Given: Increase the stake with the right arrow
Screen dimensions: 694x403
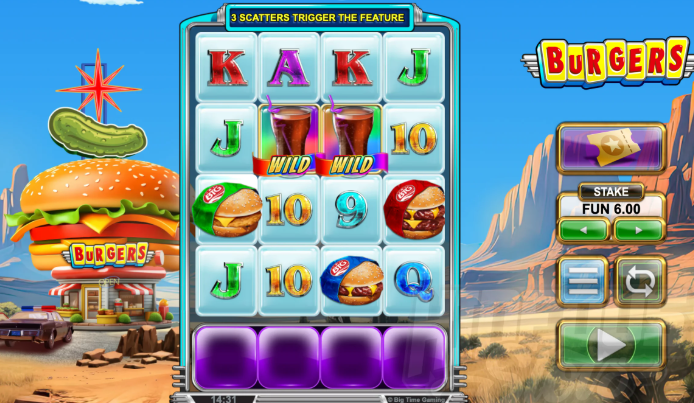Looking at the screenshot, I should click(639, 230).
